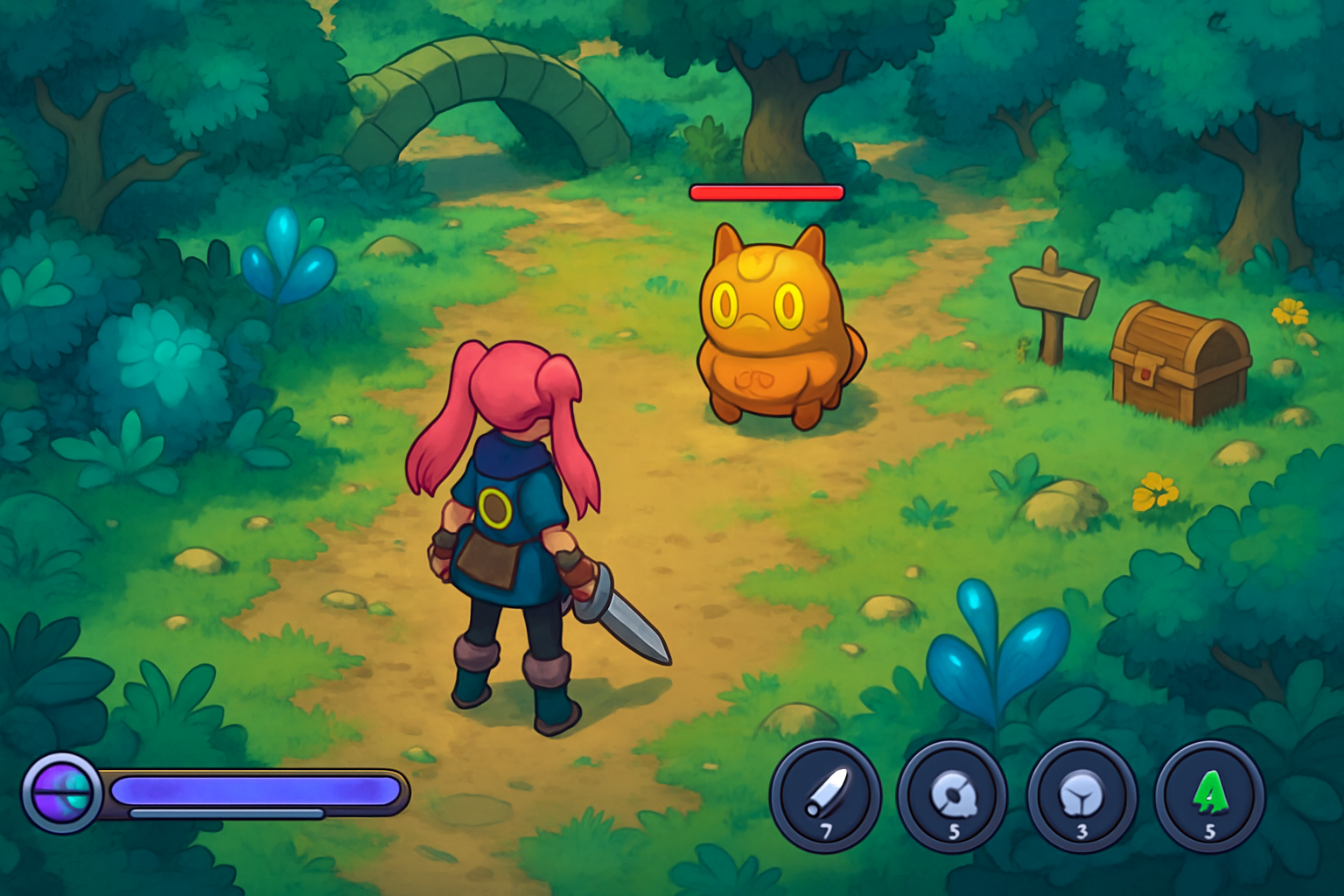Click the enemy's red health bar
The image size is (1344, 896).
tap(767, 191)
